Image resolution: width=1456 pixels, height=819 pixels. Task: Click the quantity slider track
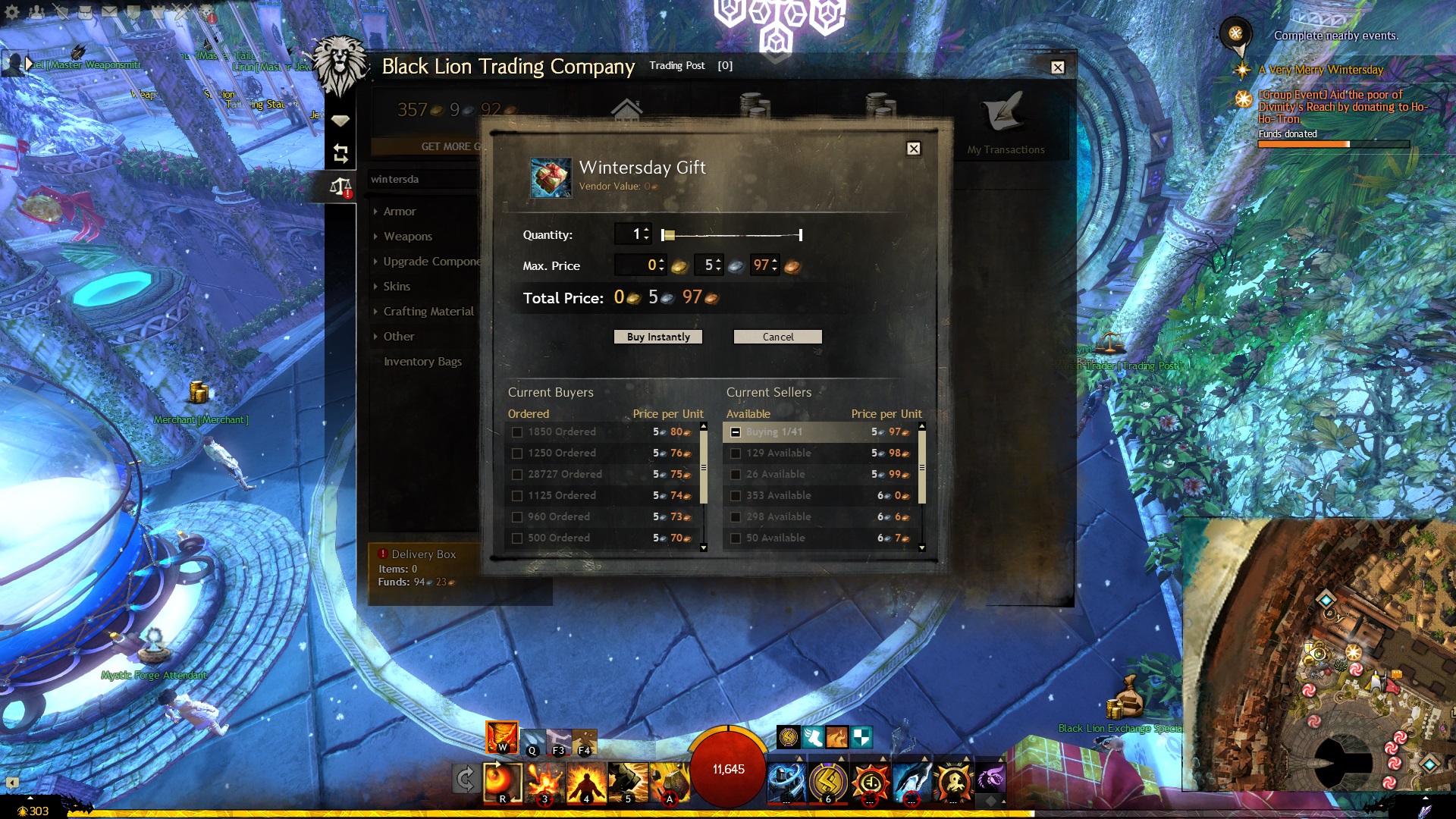[732, 235]
